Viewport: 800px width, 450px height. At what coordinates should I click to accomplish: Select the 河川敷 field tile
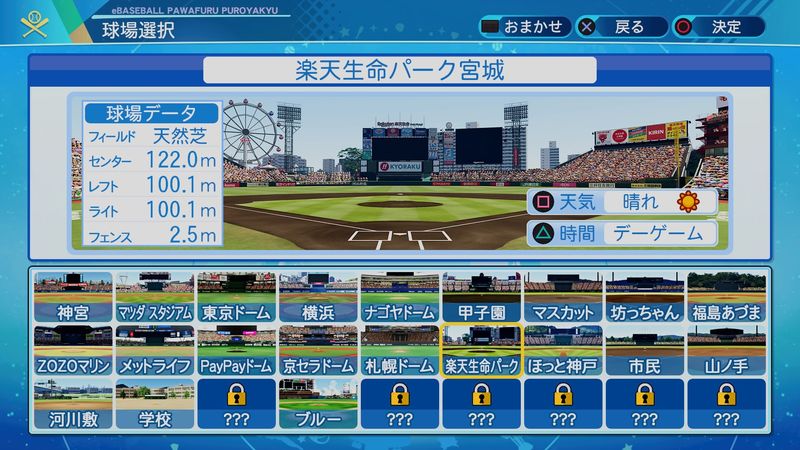click(73, 404)
